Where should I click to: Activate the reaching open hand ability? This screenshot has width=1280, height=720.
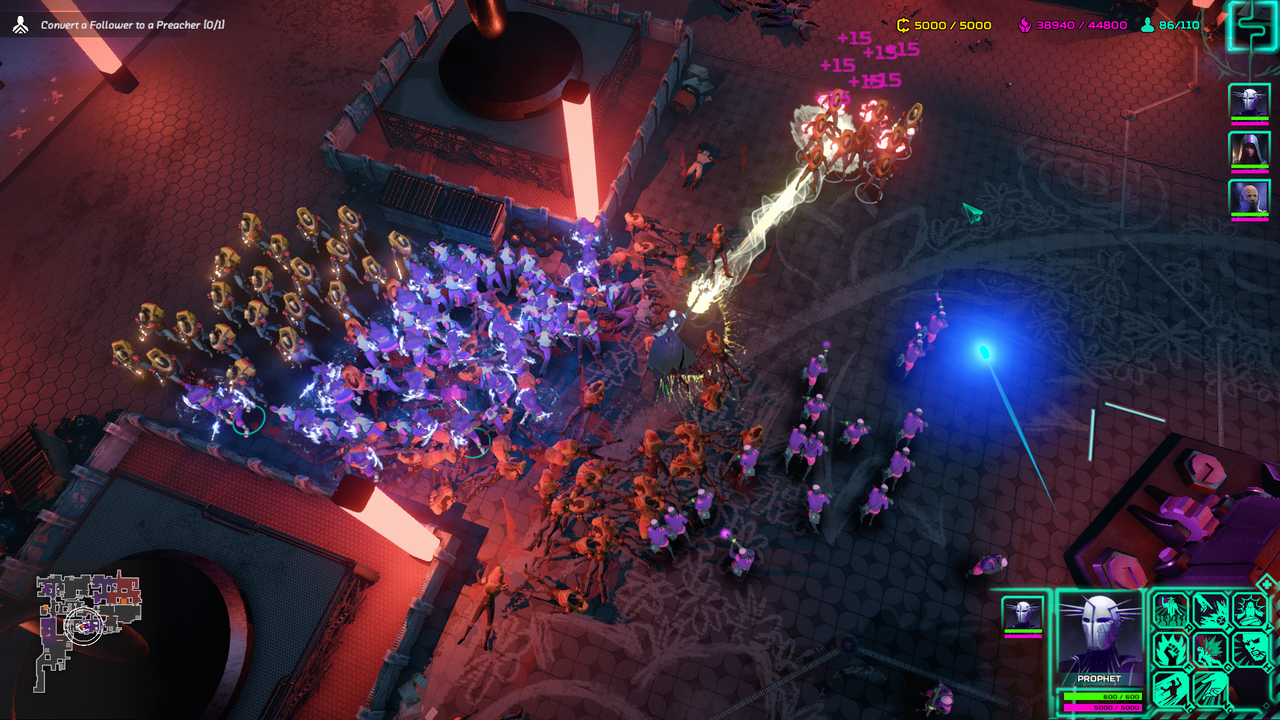1211,688
